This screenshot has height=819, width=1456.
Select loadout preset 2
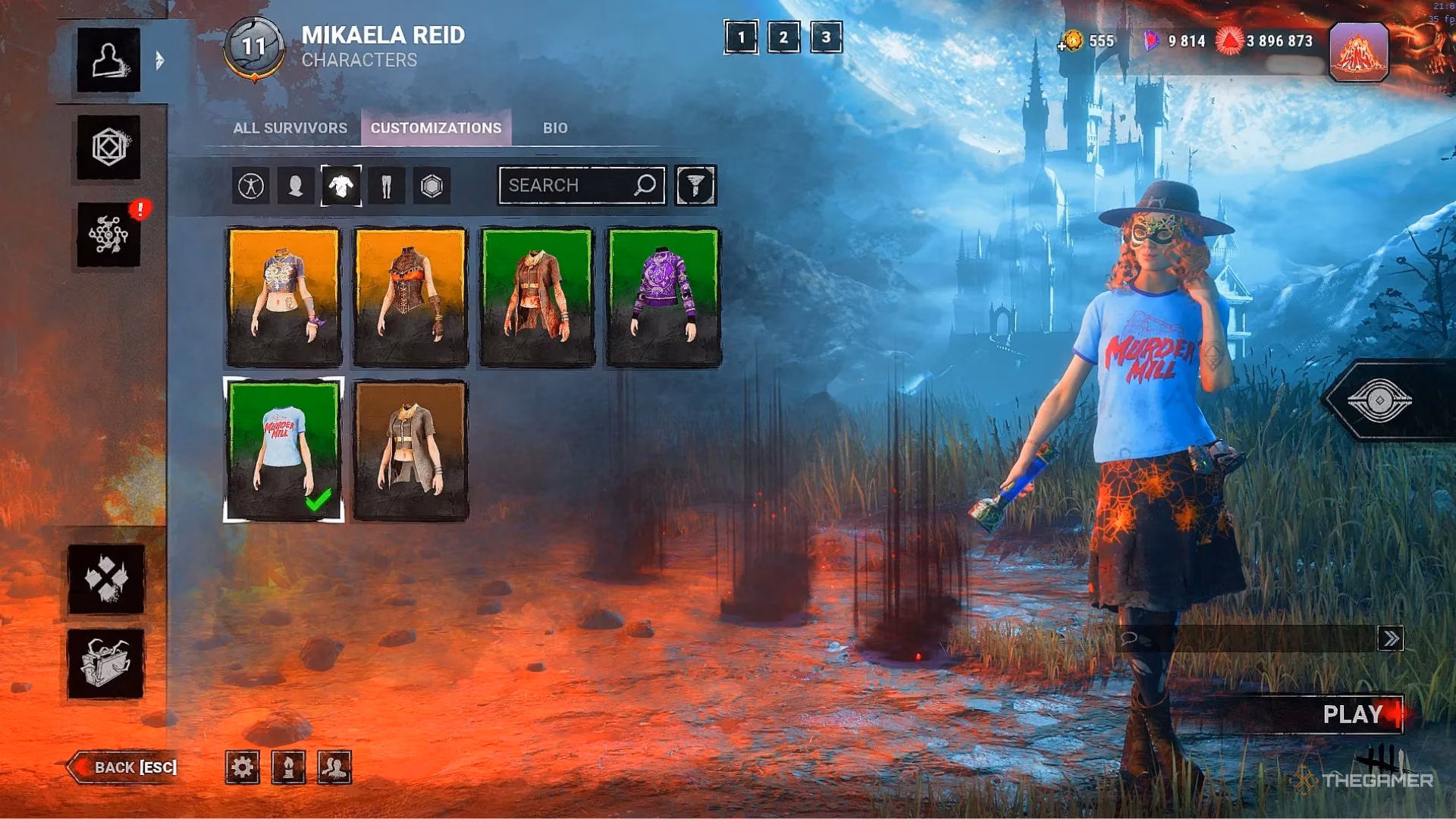pos(783,37)
